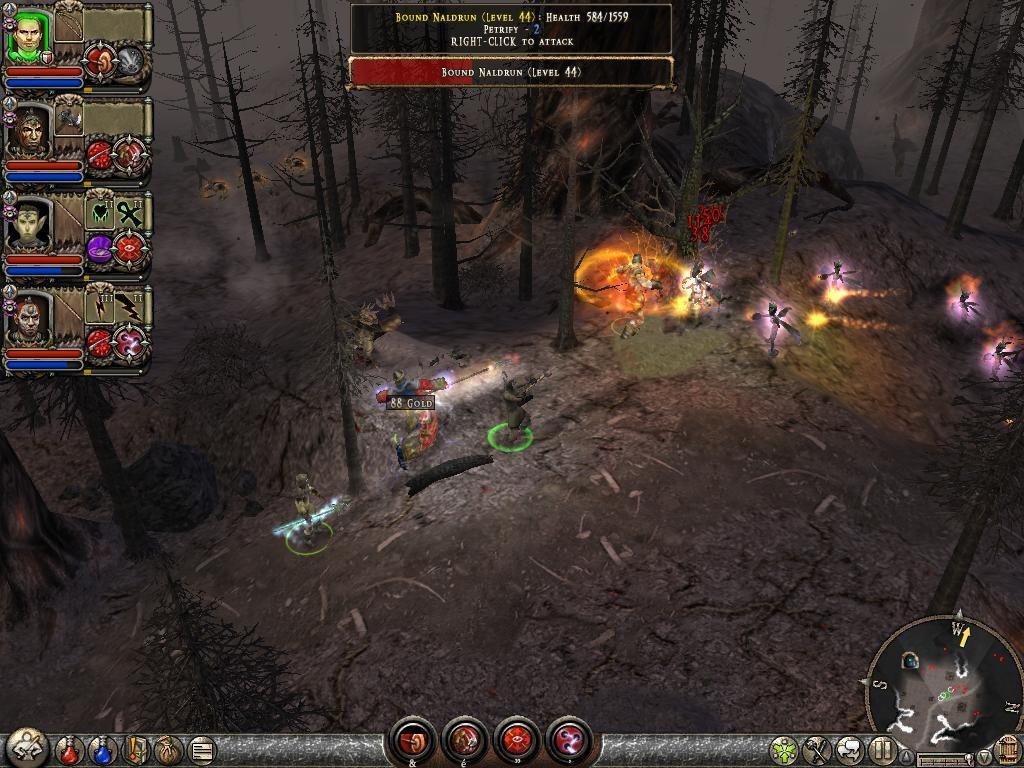Click the party rally icon at bottom-left

pos(27,748)
